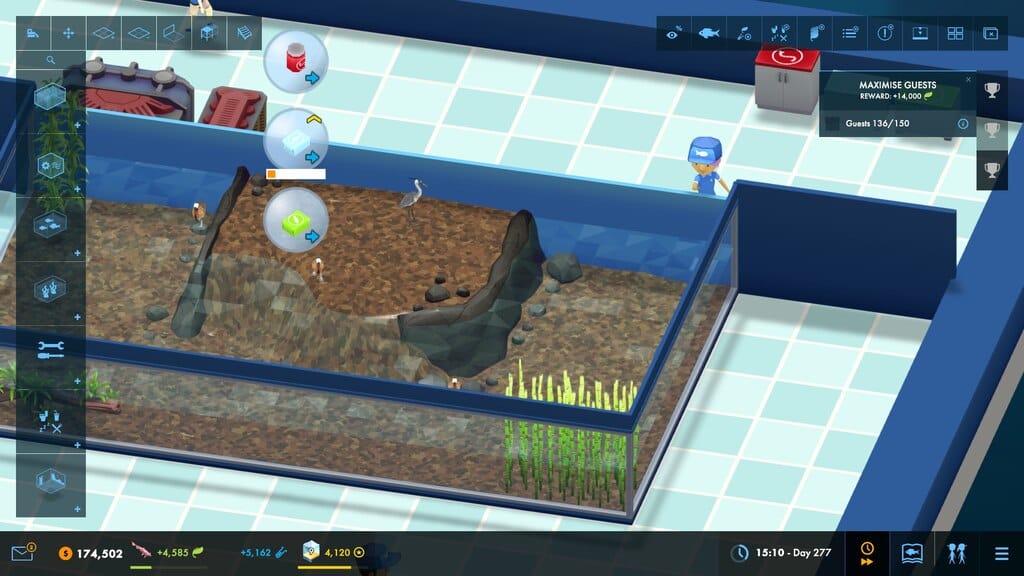This screenshot has height=576, width=1024.
Task: Toggle the eye visibility filter
Action: [674, 33]
